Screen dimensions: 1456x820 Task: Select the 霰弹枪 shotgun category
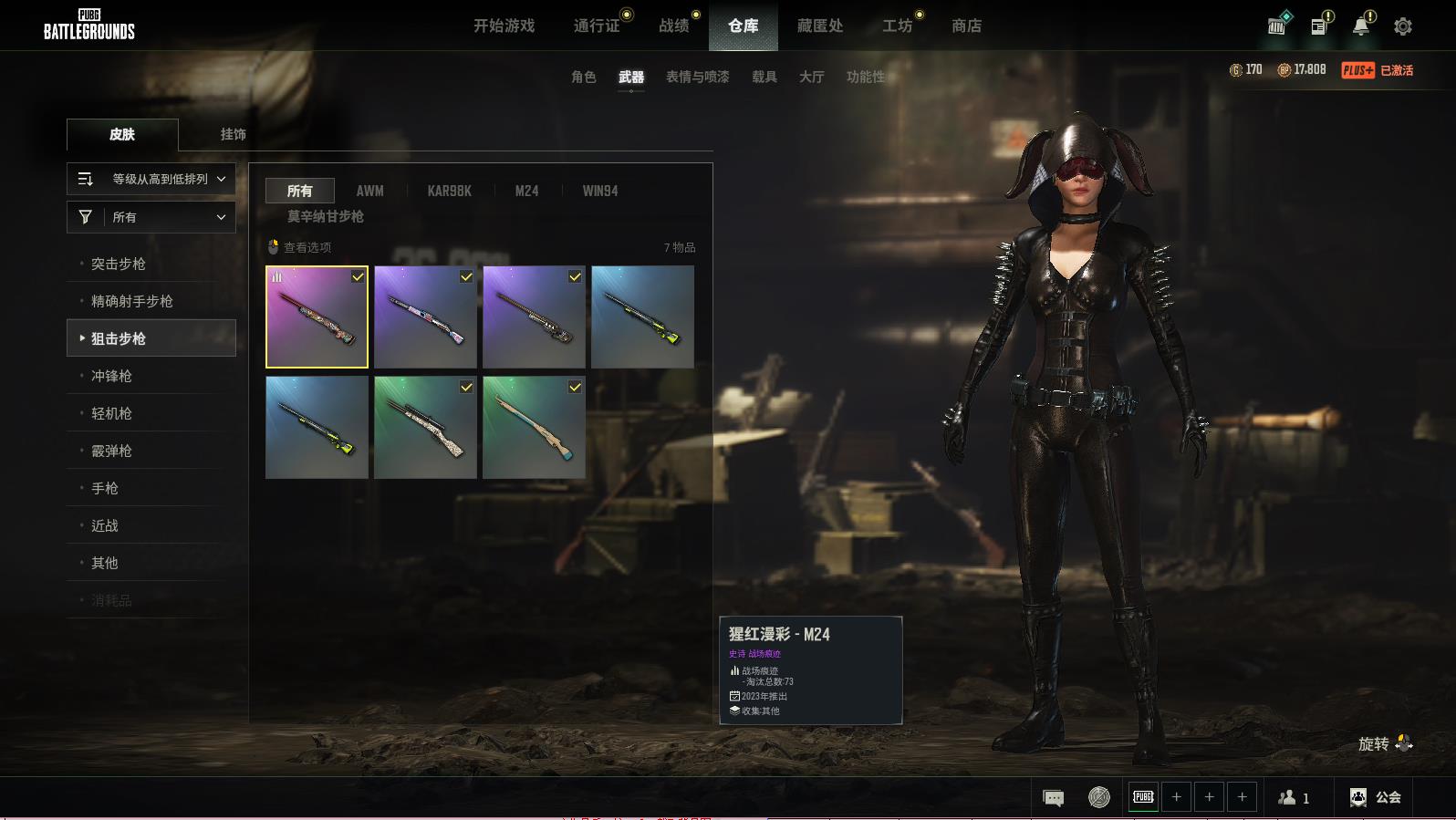(111, 451)
